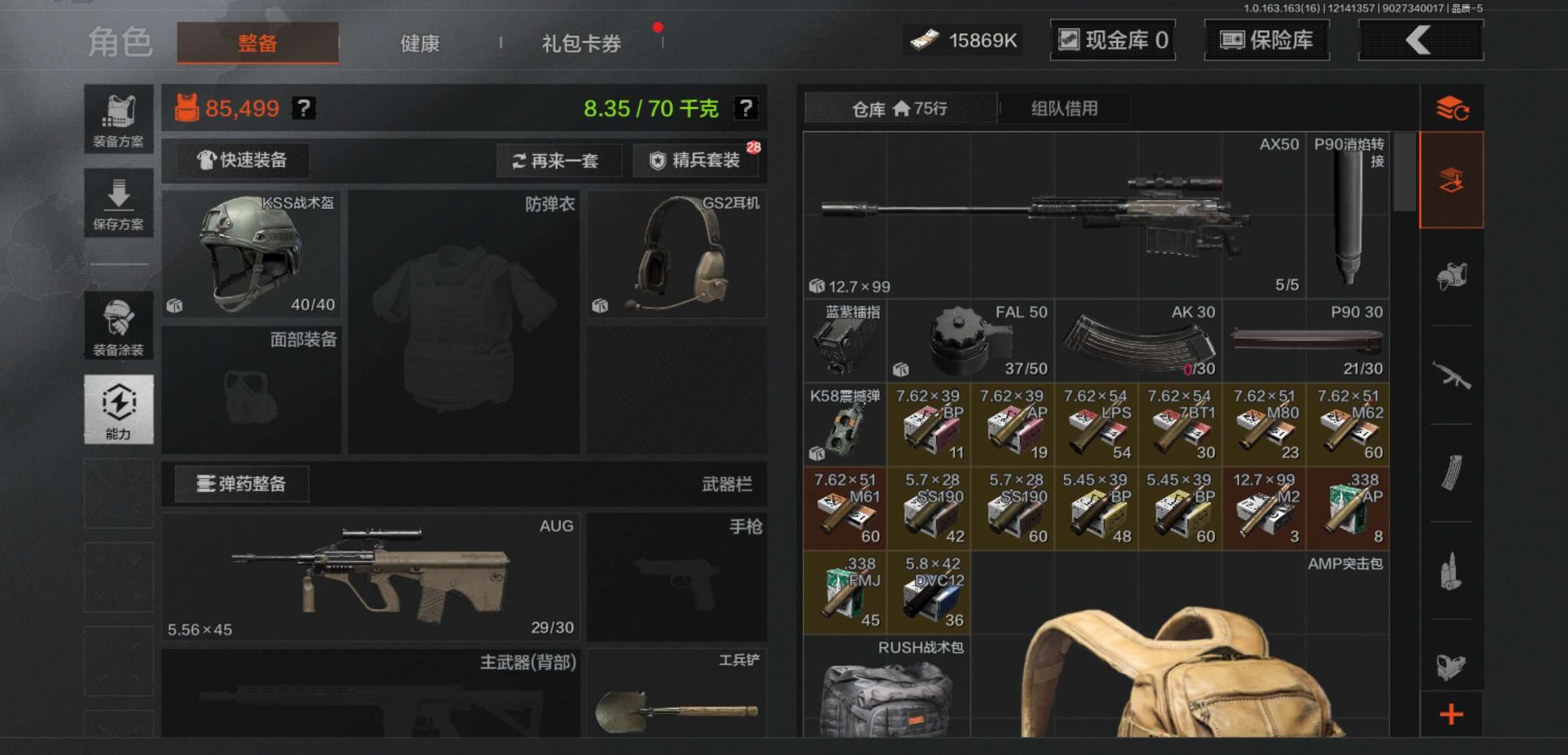Open the 组队借用 tab
Screen dimensions: 1568x755
[x=1062, y=108]
